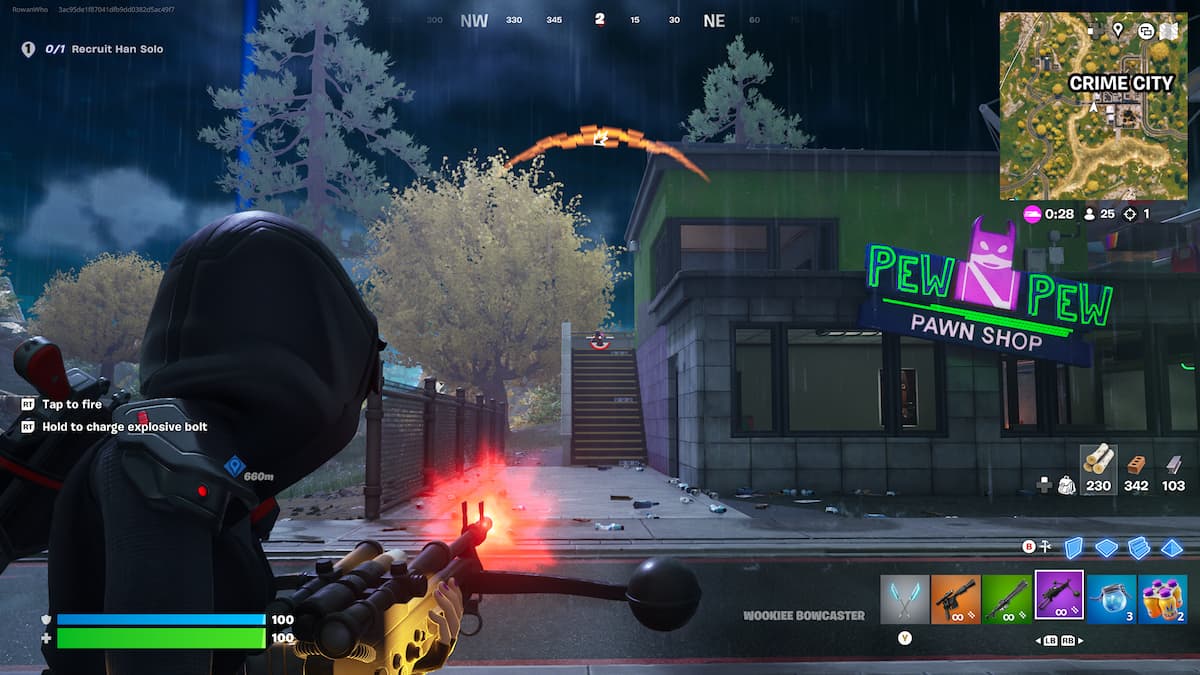This screenshot has height=675, width=1200.
Task: Open the Recruit Han Solo quest tracker
Action: pyautogui.click(x=92, y=49)
